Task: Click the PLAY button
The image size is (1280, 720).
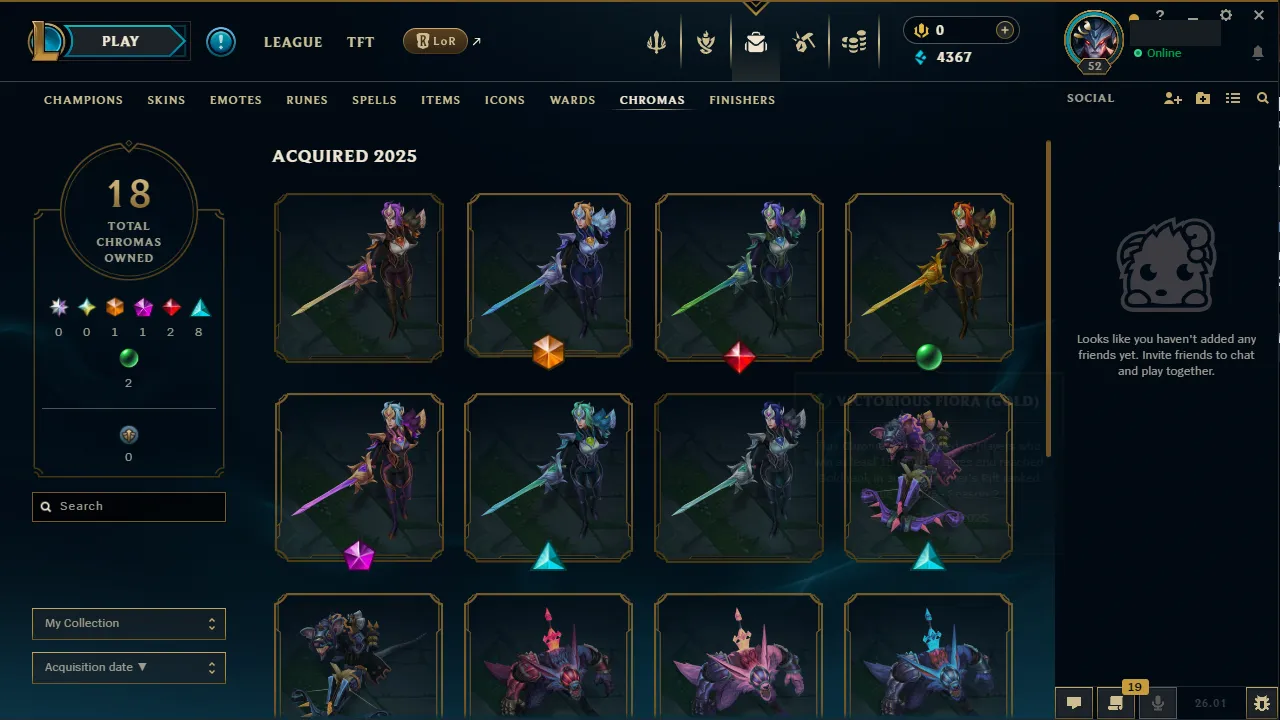Action: pyautogui.click(x=120, y=41)
